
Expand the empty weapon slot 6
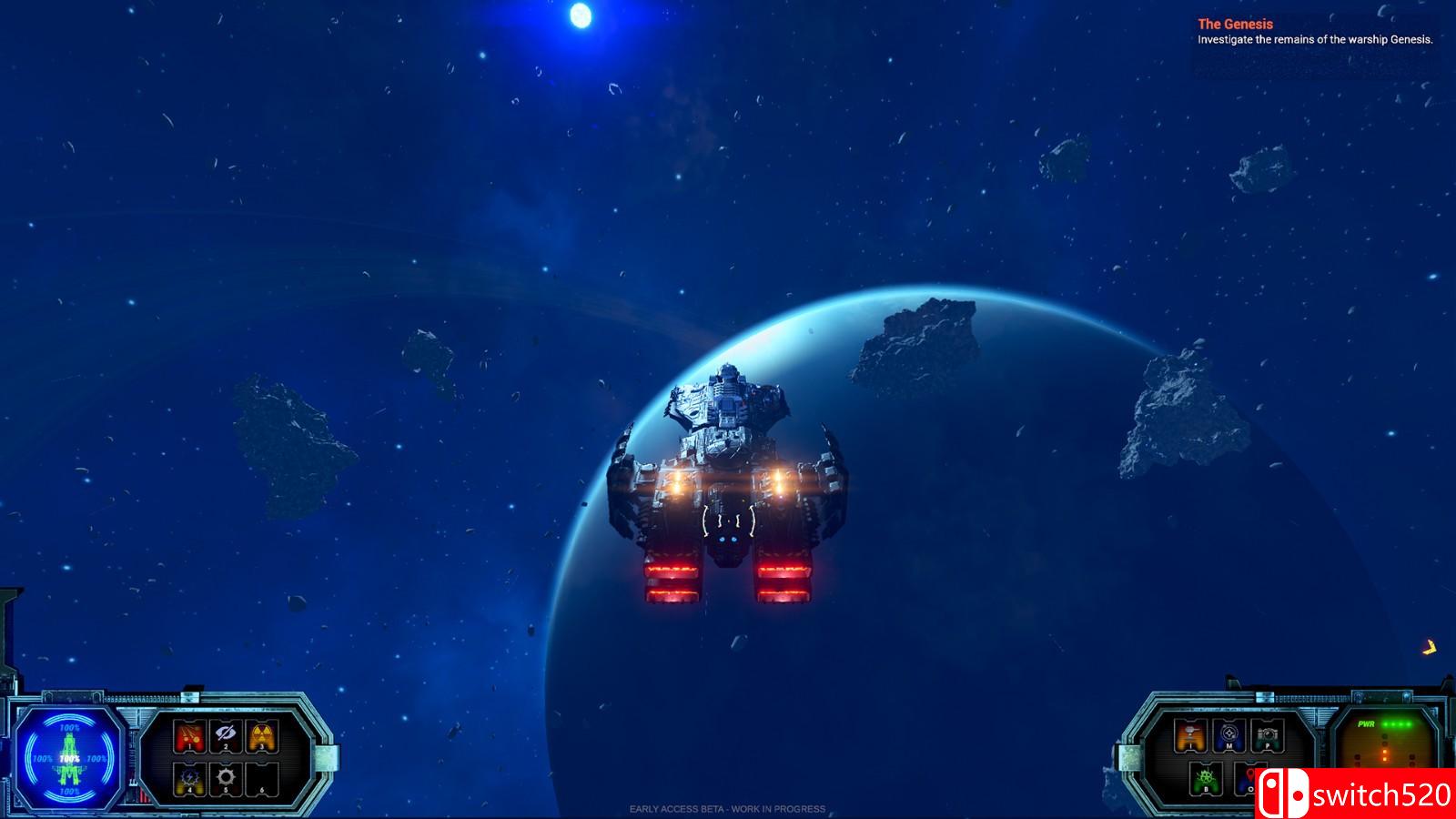tap(261, 778)
